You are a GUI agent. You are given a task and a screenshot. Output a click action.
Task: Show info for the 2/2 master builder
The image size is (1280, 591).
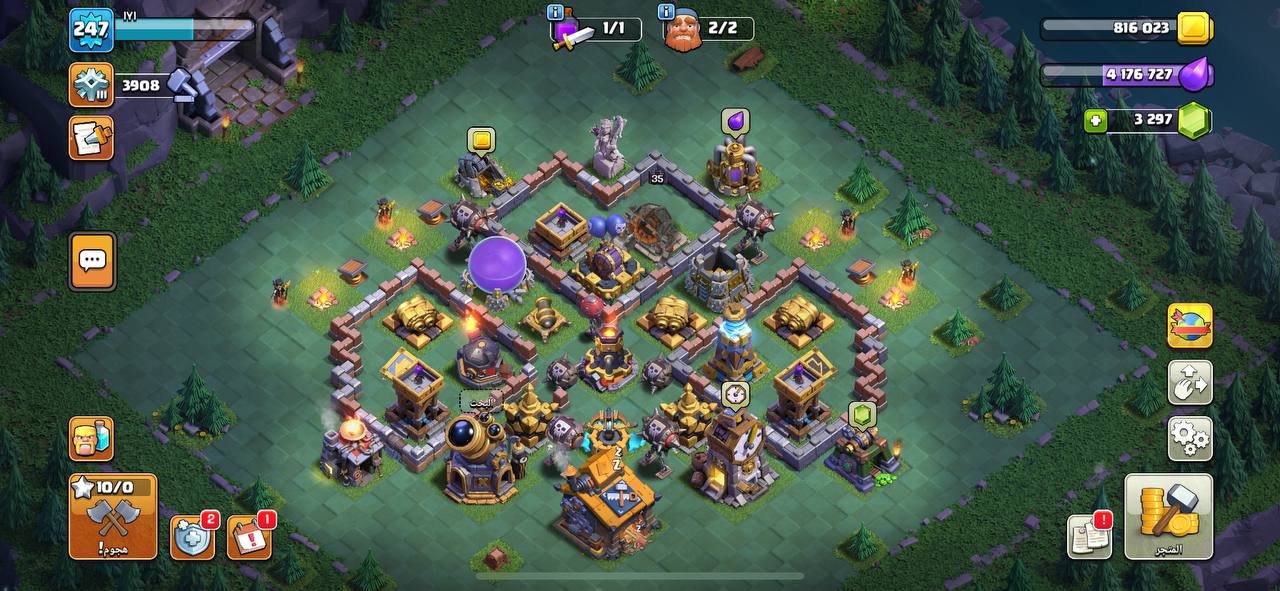666,12
